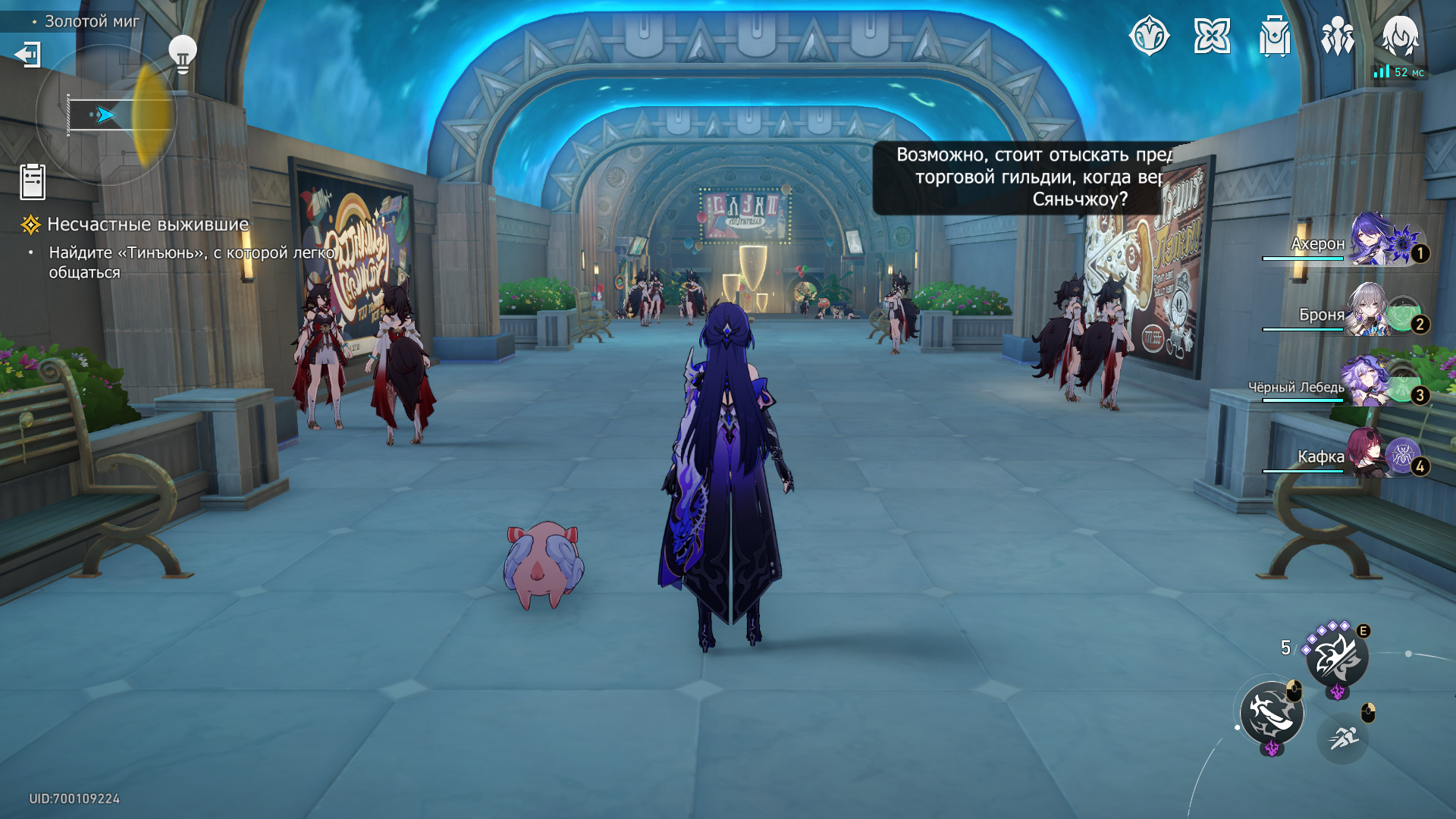Select the «Несчастные выжившие» quest tracker
This screenshot has height=819, width=1456.
pos(148,224)
